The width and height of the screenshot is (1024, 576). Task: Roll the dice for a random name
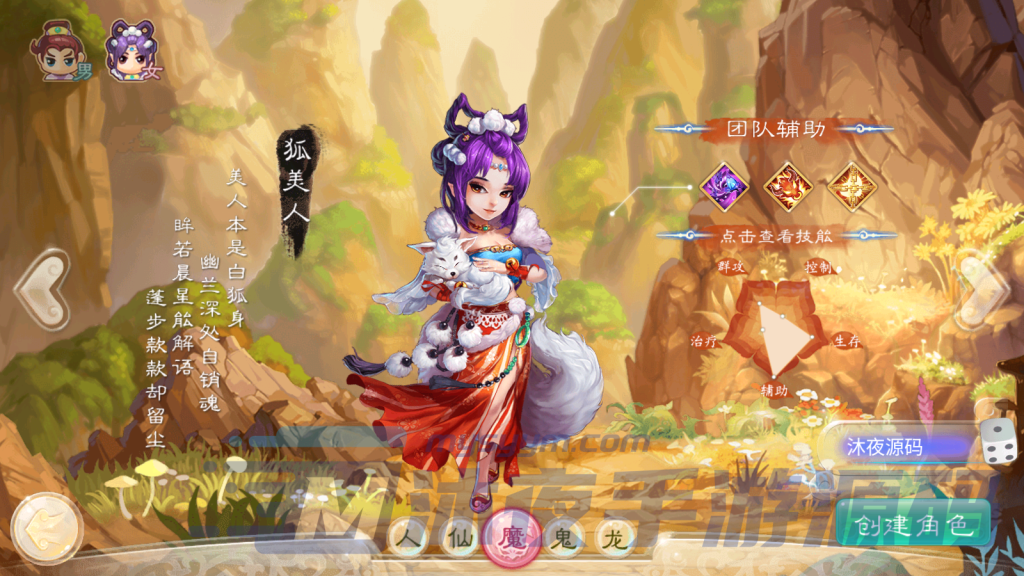coord(997,442)
